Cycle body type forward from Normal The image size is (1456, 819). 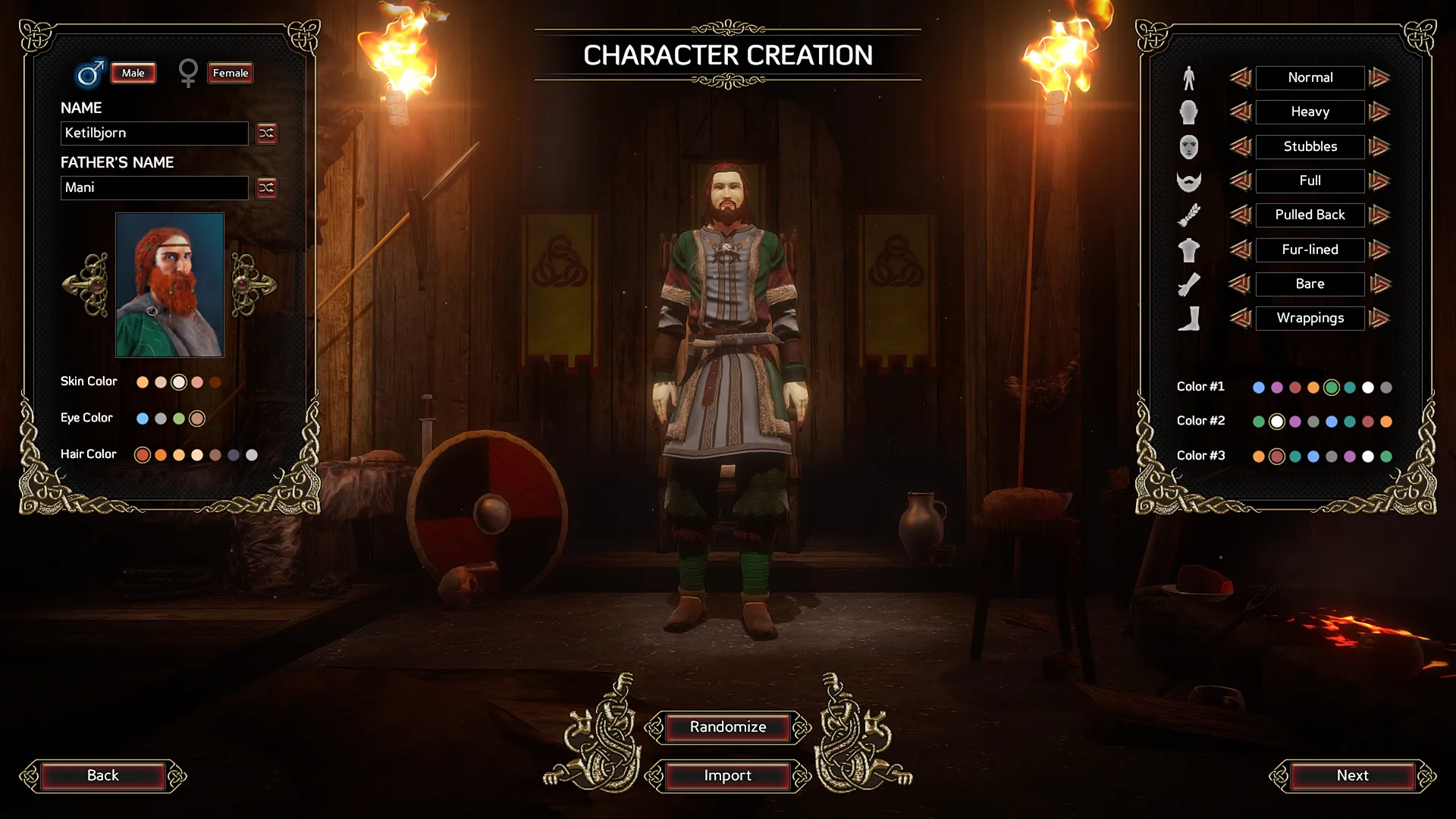[x=1380, y=77]
